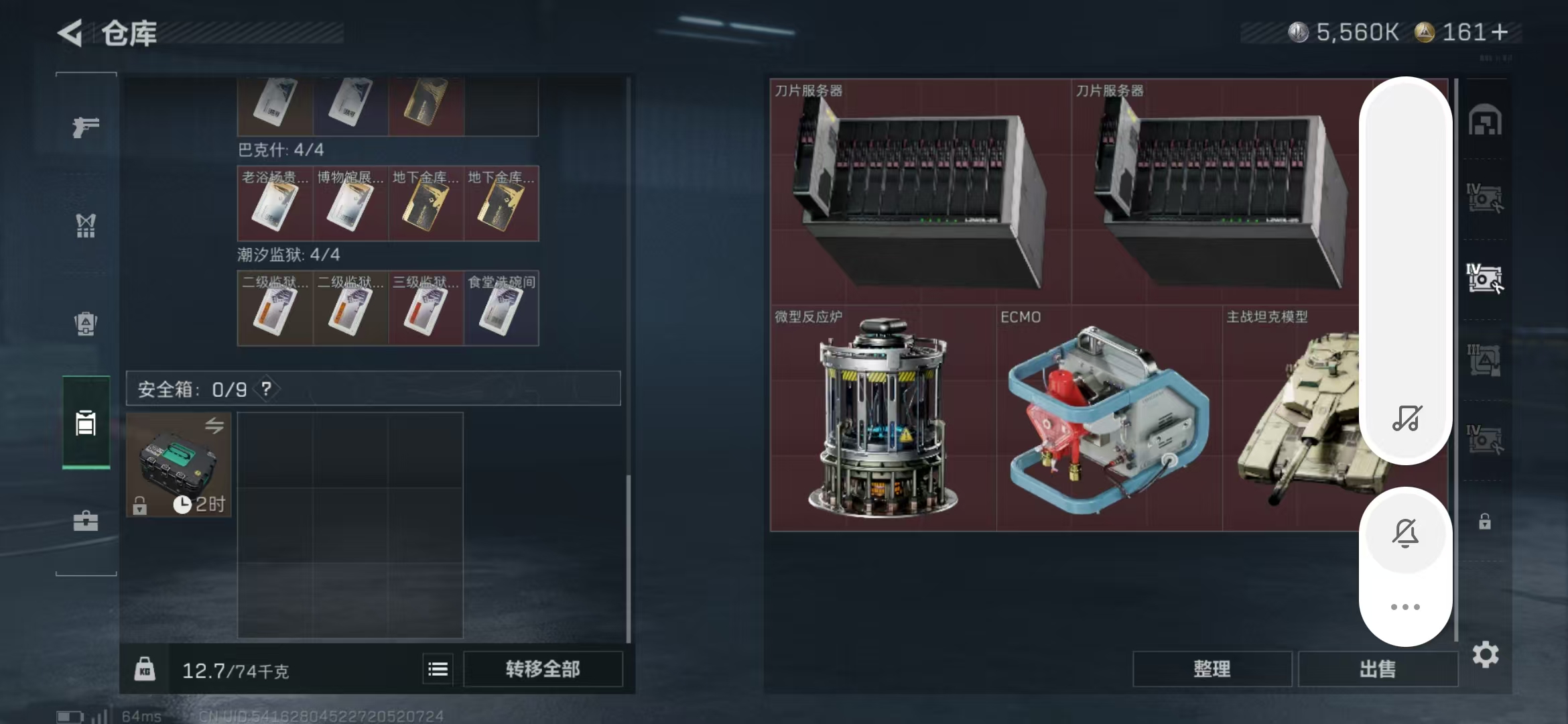This screenshot has height=724, width=1568.
Task: Go back from the 仓库 warehouse screen
Action: click(71, 33)
